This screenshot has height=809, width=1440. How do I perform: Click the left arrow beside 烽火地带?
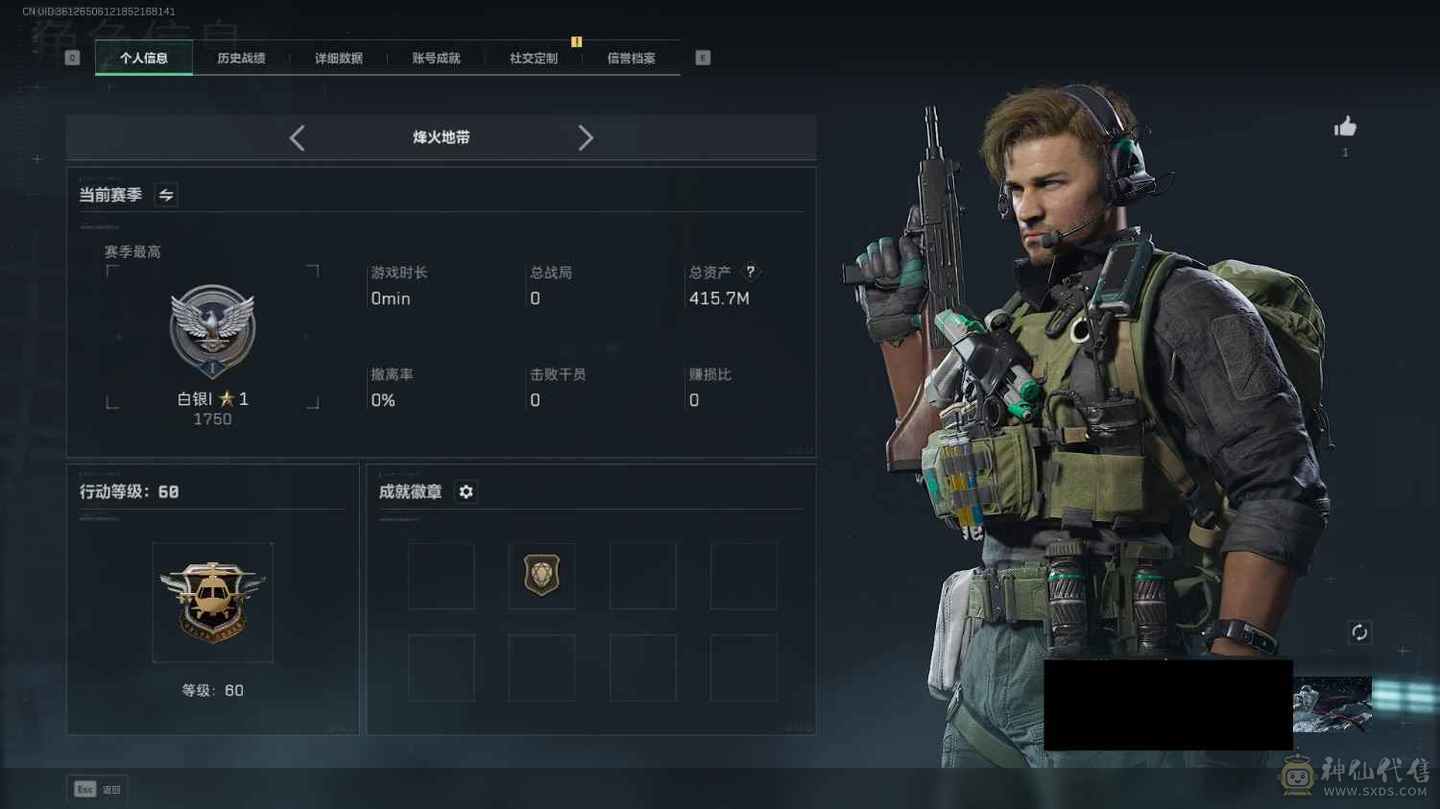(x=297, y=138)
